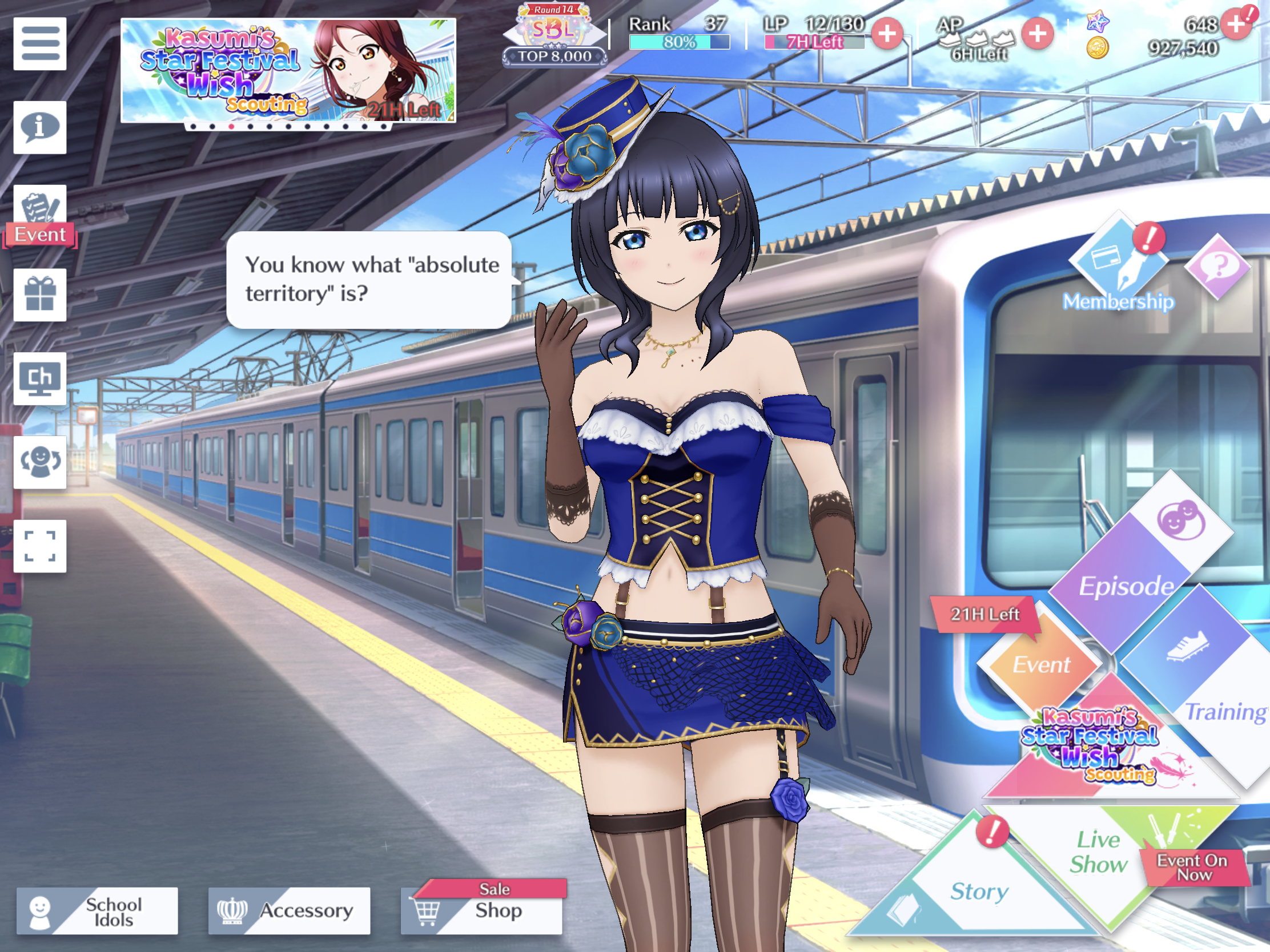Open the Shop with the Sale tag

click(x=481, y=910)
